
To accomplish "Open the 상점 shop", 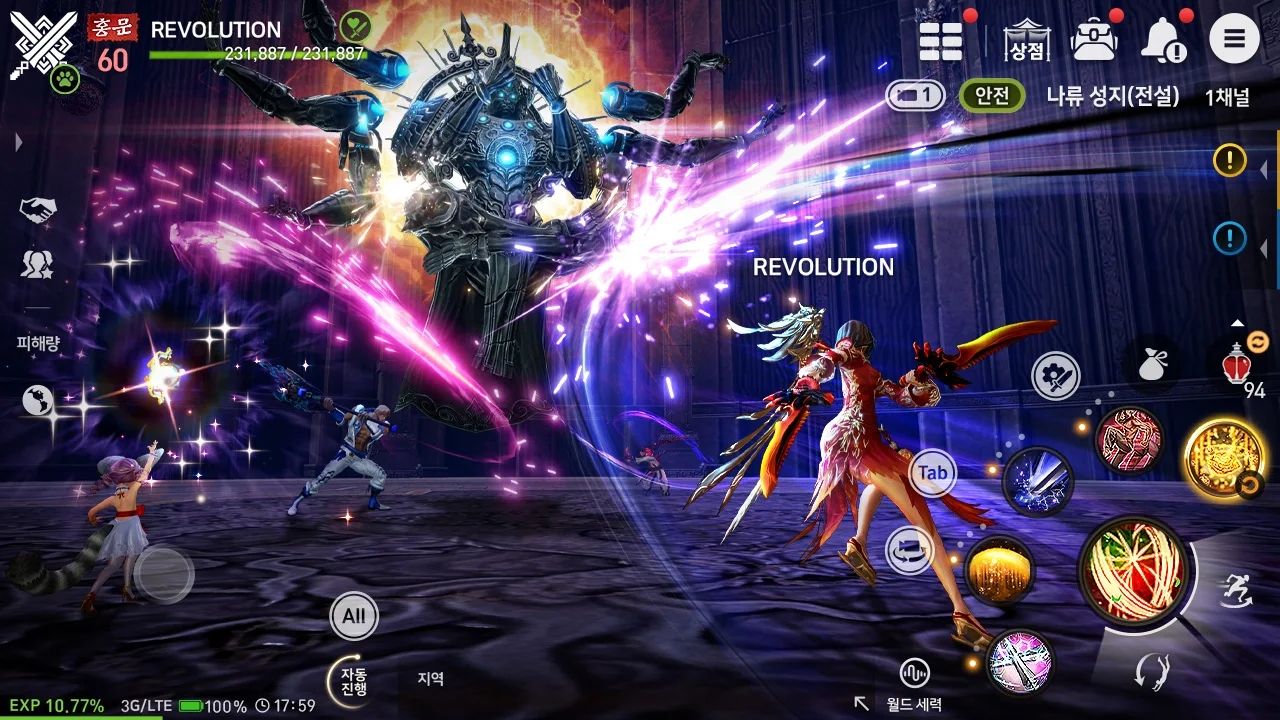I will (1027, 41).
